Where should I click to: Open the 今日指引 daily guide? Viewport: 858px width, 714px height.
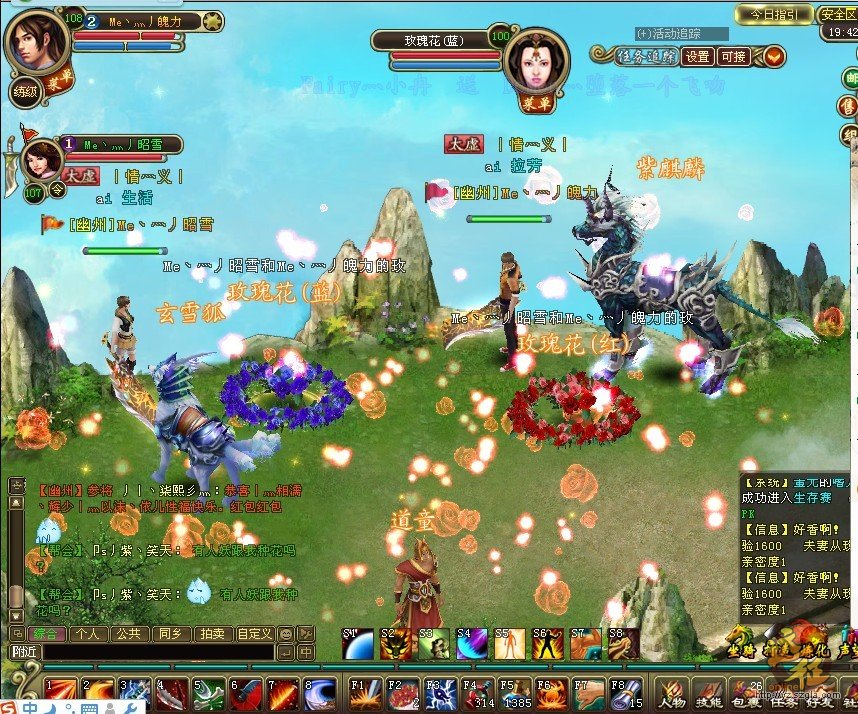coord(773,14)
